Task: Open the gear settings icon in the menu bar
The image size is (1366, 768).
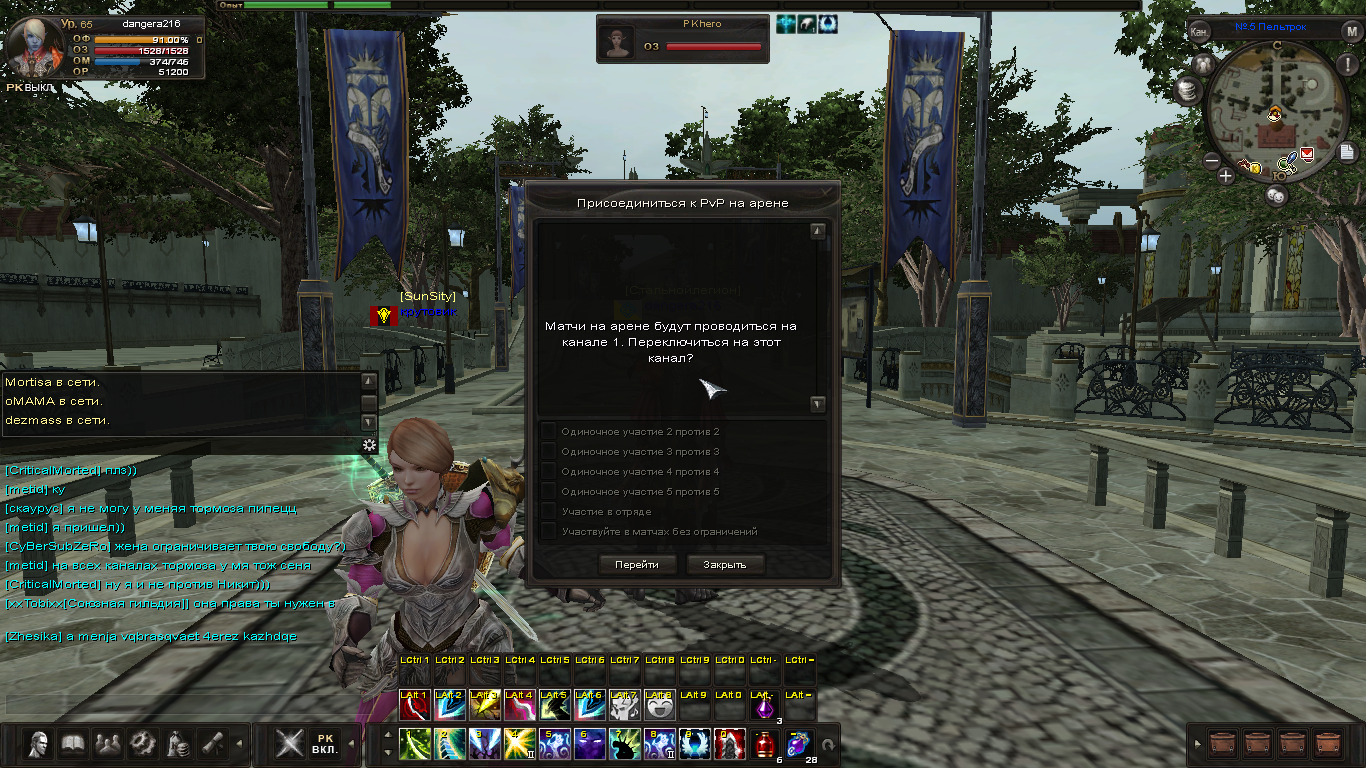Action: (142, 744)
